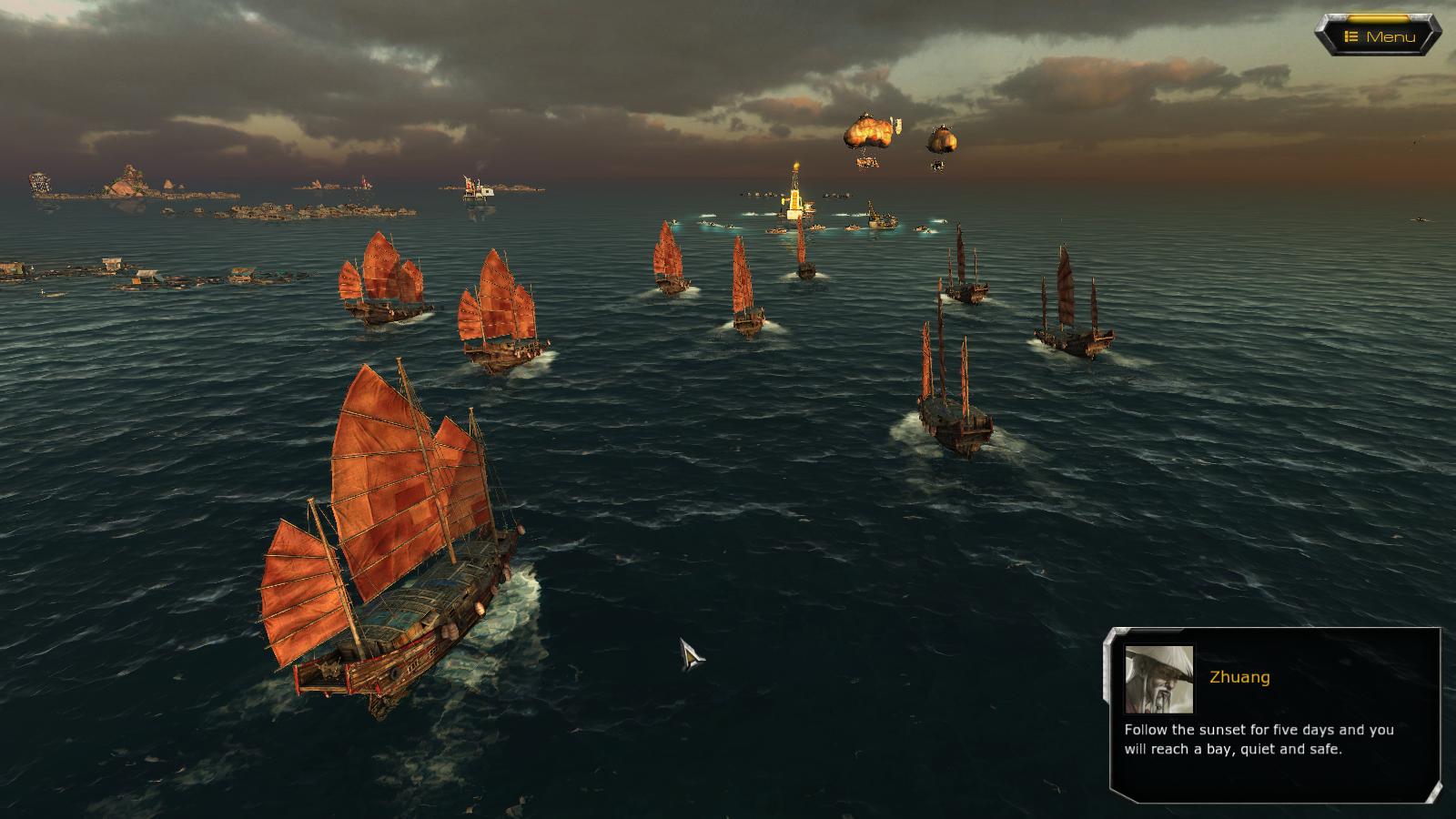The width and height of the screenshot is (1456, 819).
Task: Open the game Menu button
Action: click(1374, 35)
